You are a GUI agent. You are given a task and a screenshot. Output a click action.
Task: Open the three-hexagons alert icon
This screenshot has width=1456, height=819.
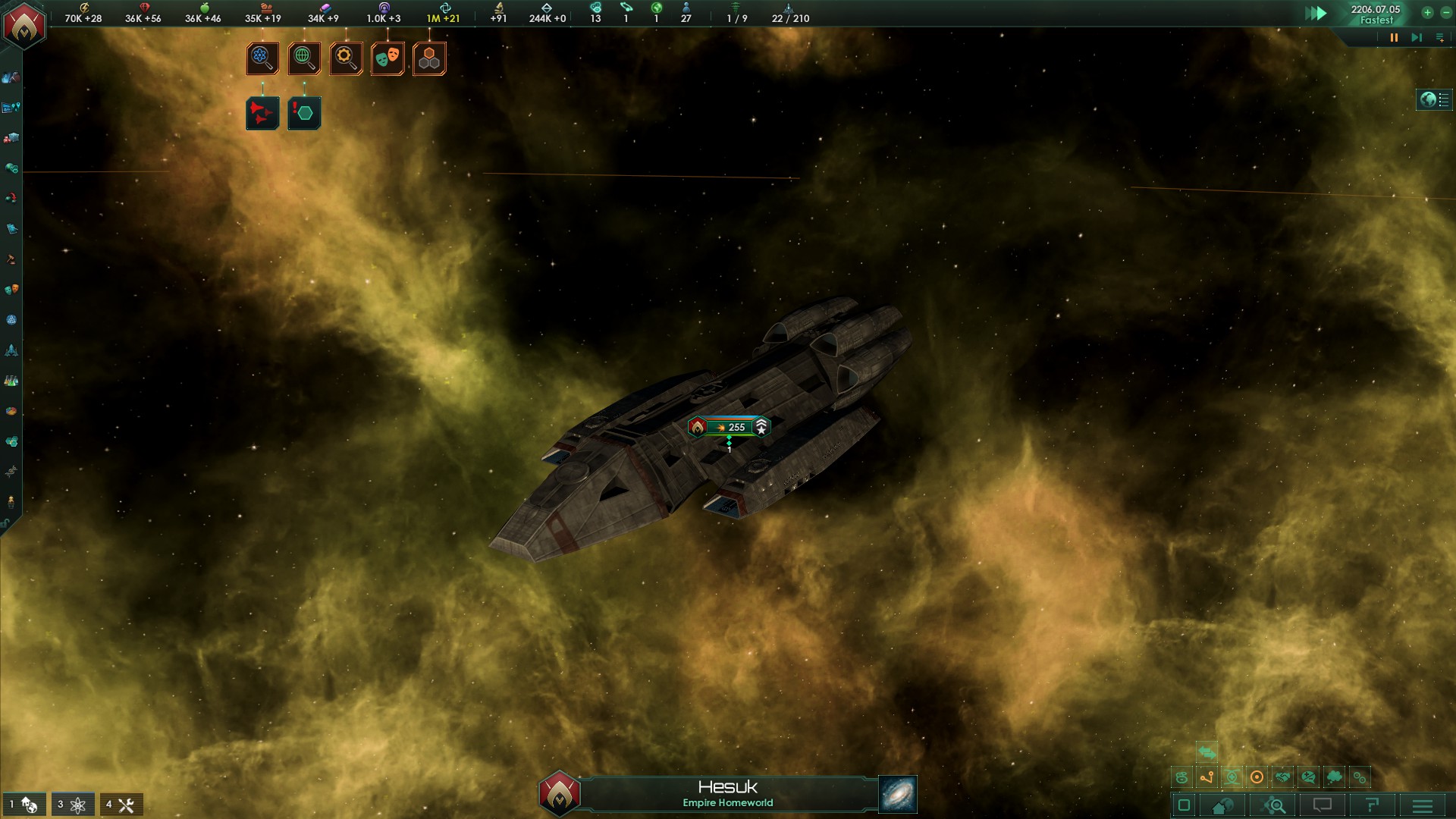429,58
